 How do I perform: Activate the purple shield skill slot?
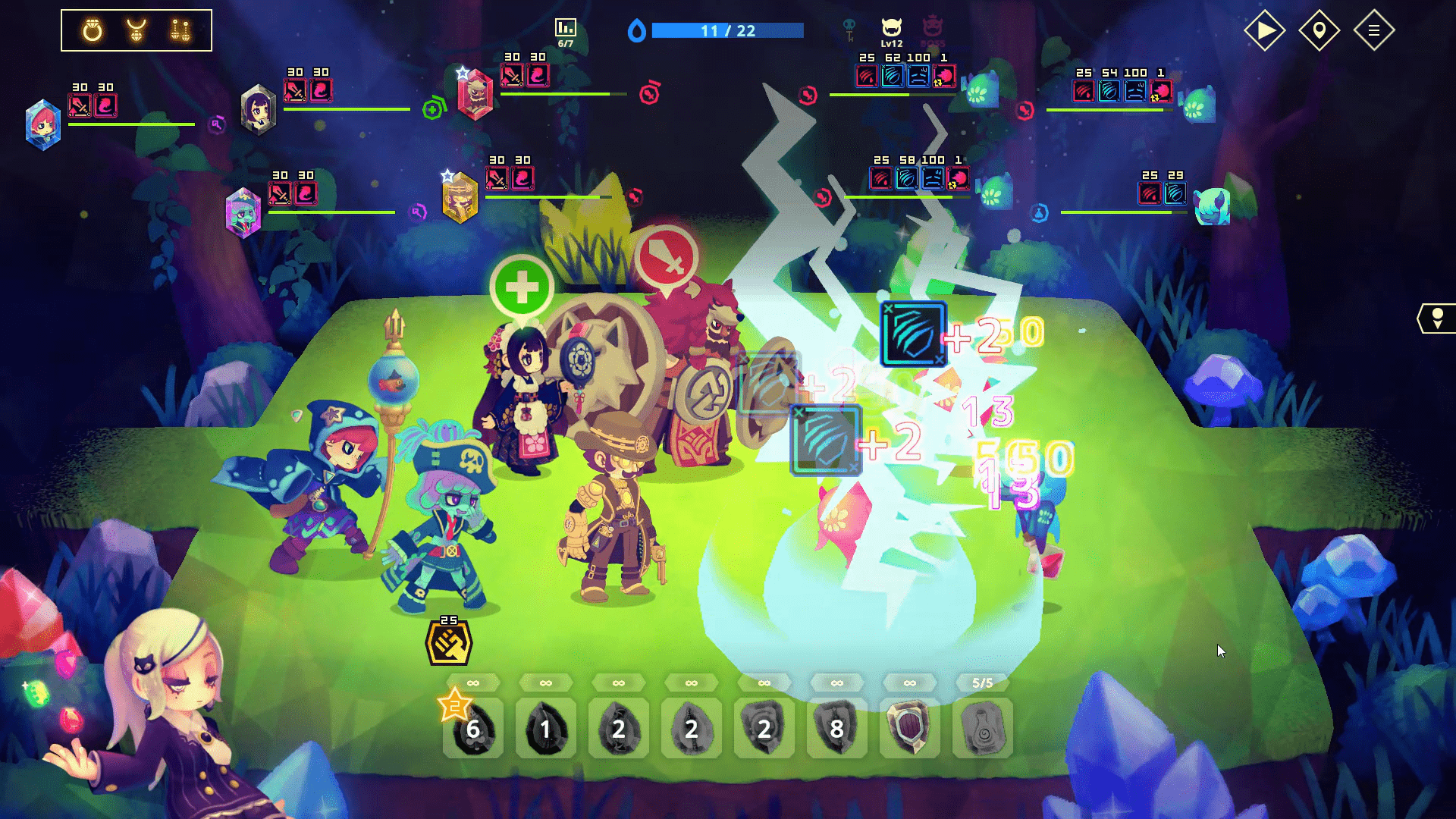[x=909, y=729]
